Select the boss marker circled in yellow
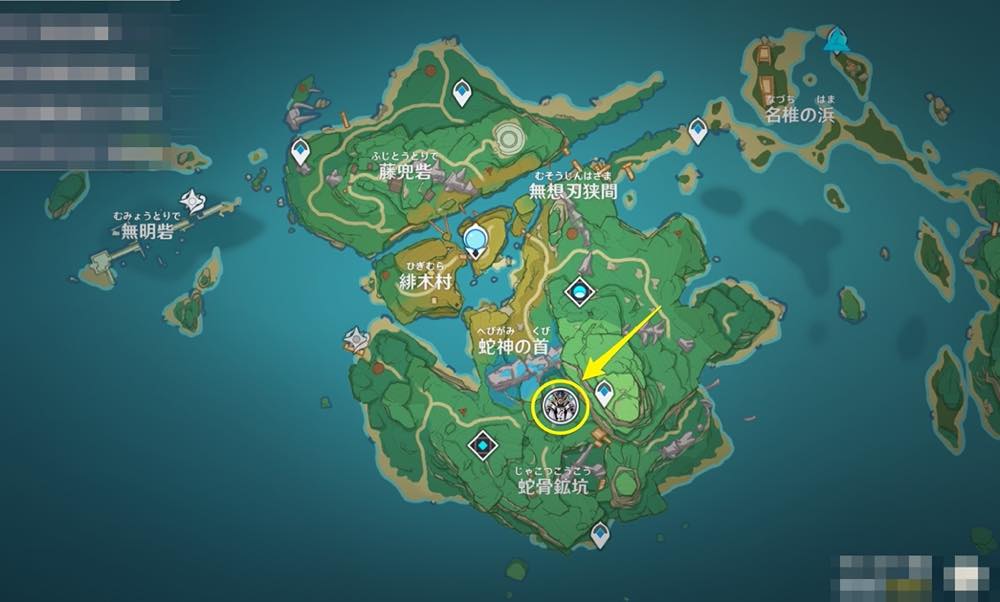Image resolution: width=1000 pixels, height=602 pixels. (x=559, y=407)
